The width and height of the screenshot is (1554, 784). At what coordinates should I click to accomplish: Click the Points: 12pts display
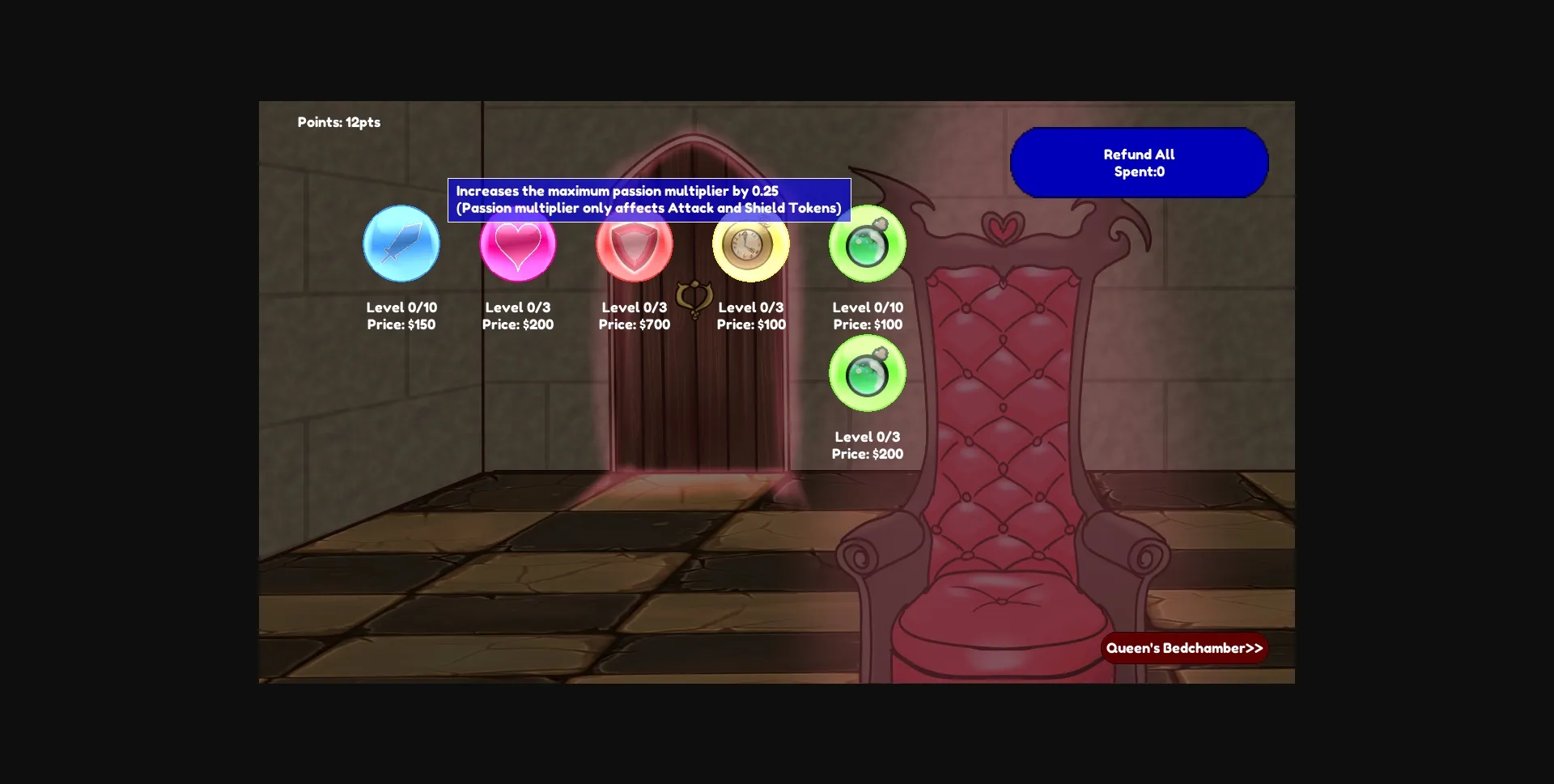(x=340, y=122)
